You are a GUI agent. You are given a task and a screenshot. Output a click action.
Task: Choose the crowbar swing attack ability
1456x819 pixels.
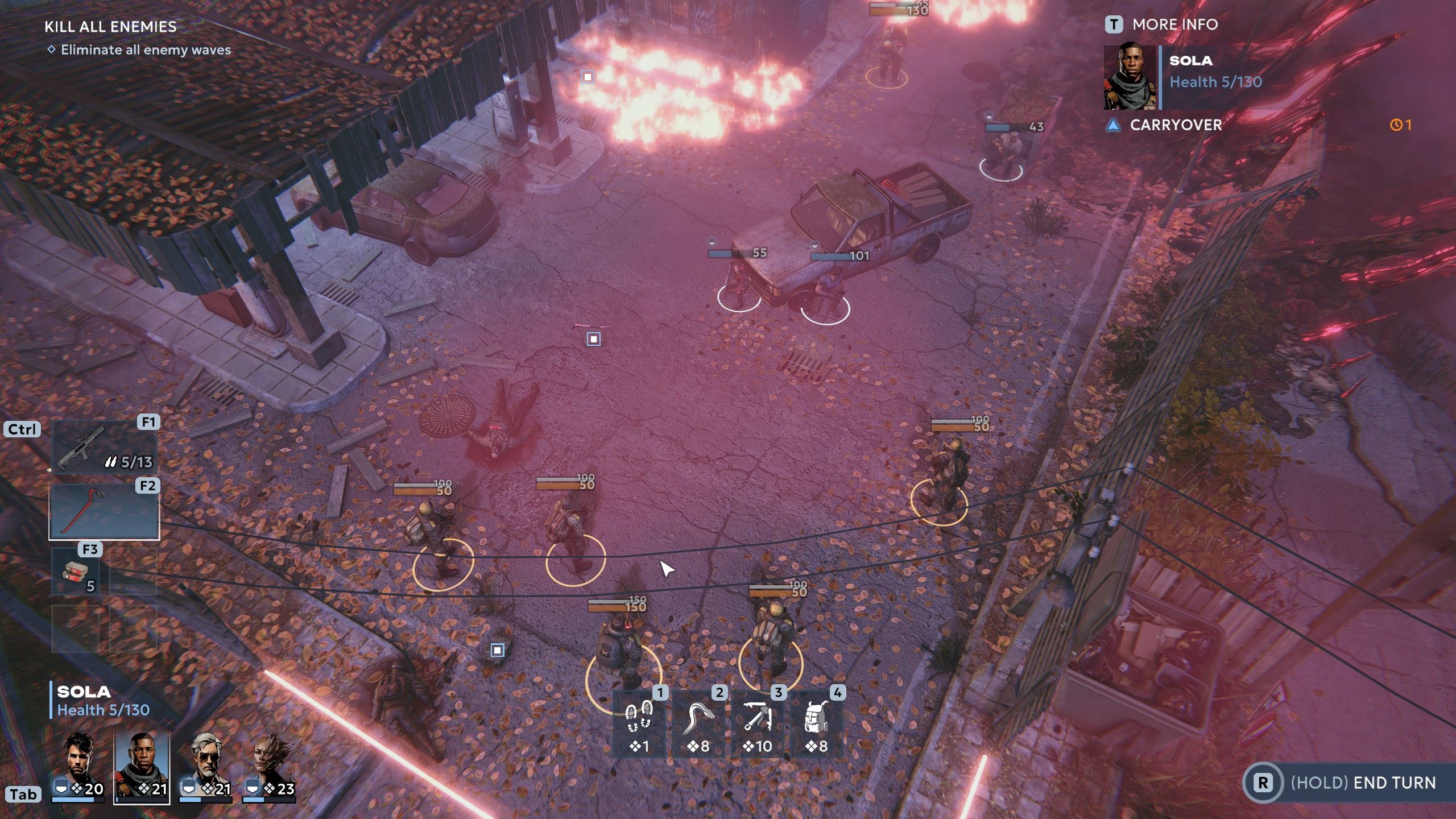[x=698, y=724]
